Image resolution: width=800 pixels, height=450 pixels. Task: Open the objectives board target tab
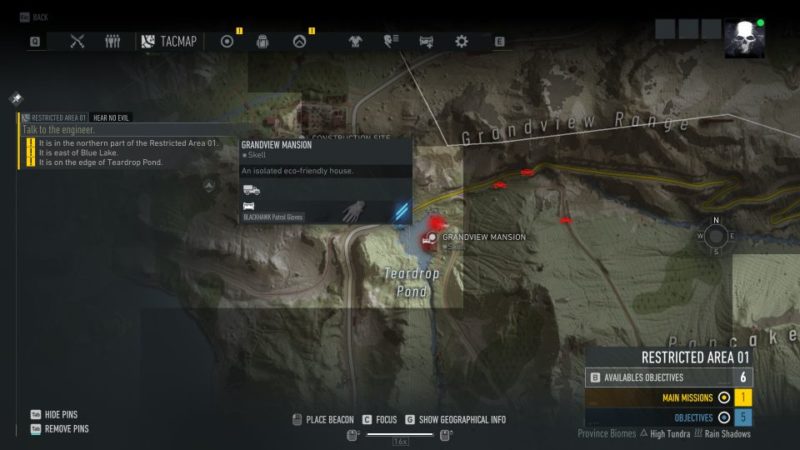coord(227,41)
